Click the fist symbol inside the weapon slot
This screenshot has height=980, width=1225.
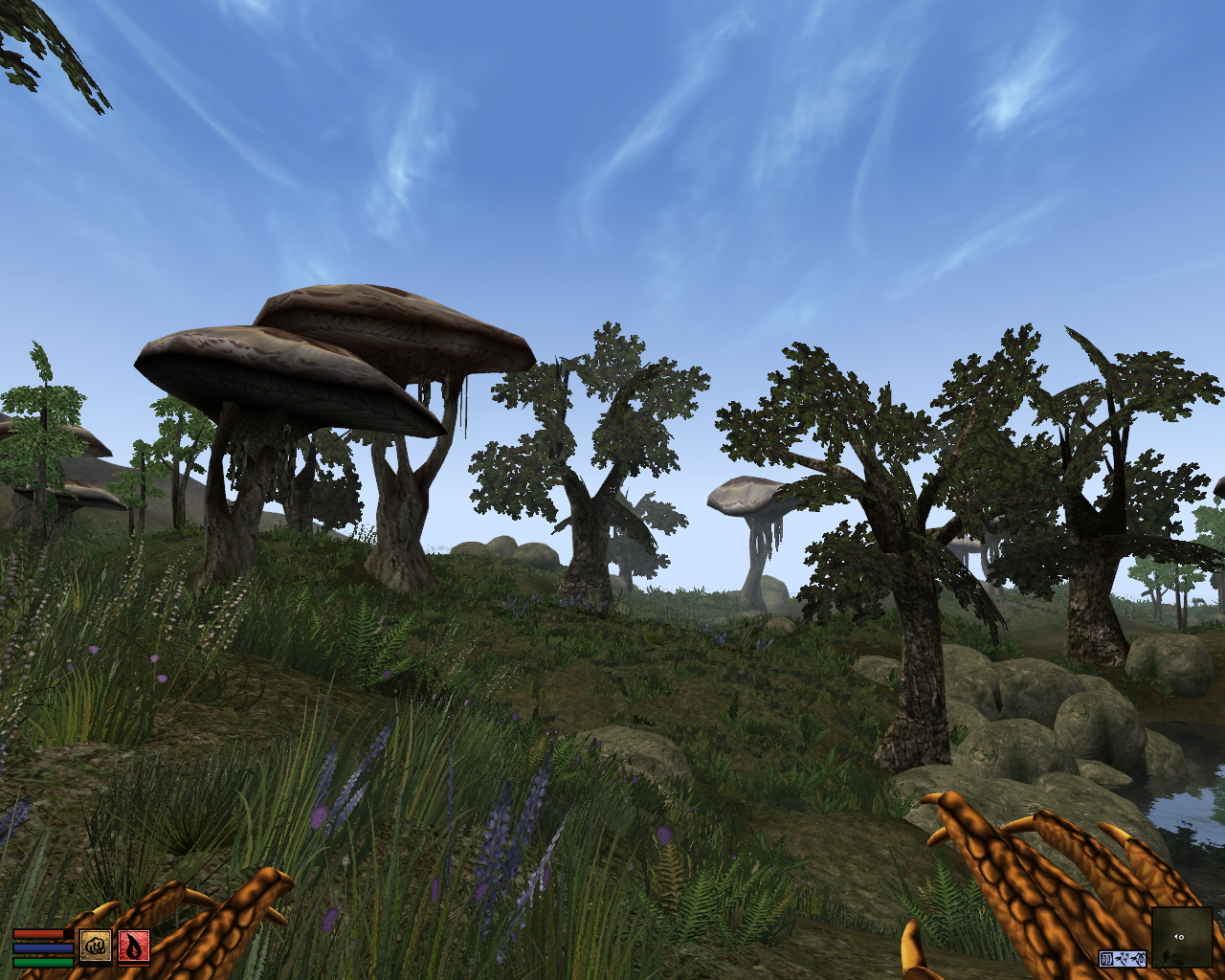96,946
